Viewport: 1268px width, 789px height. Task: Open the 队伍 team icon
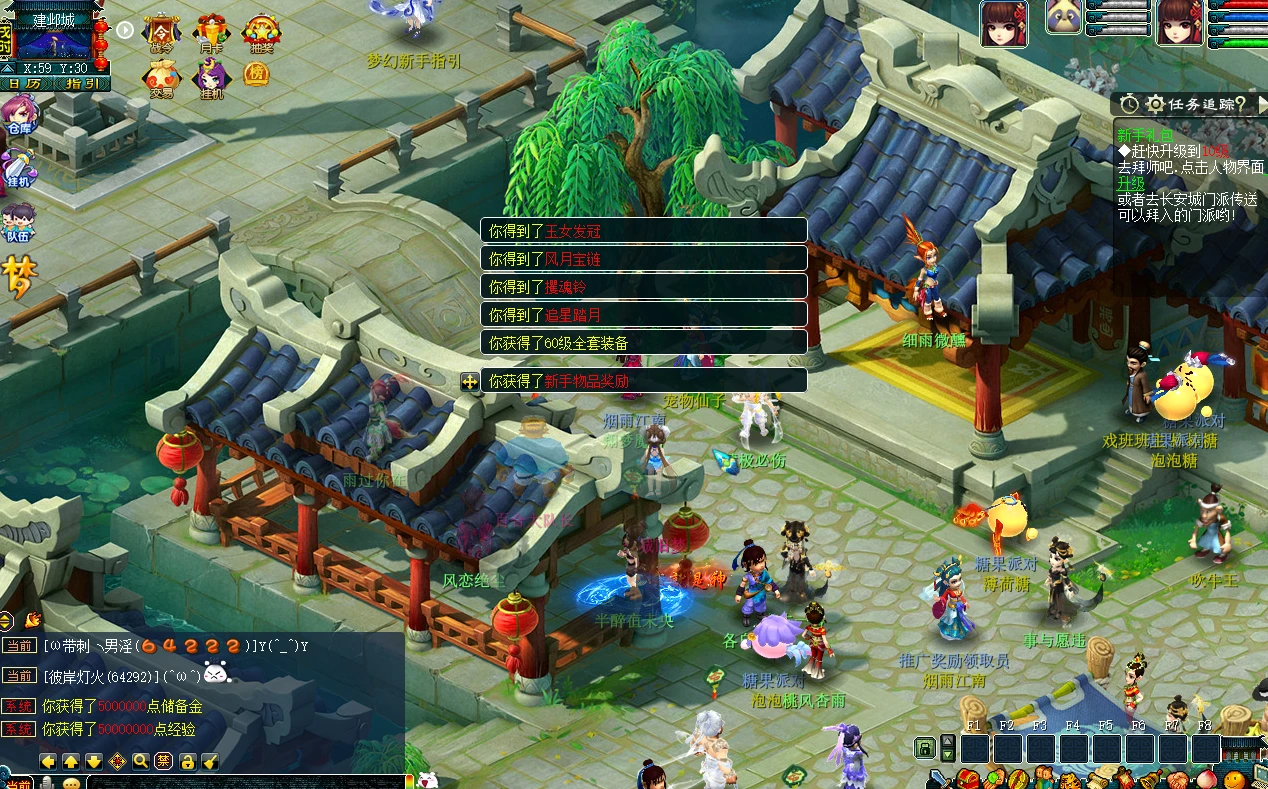tap(18, 222)
